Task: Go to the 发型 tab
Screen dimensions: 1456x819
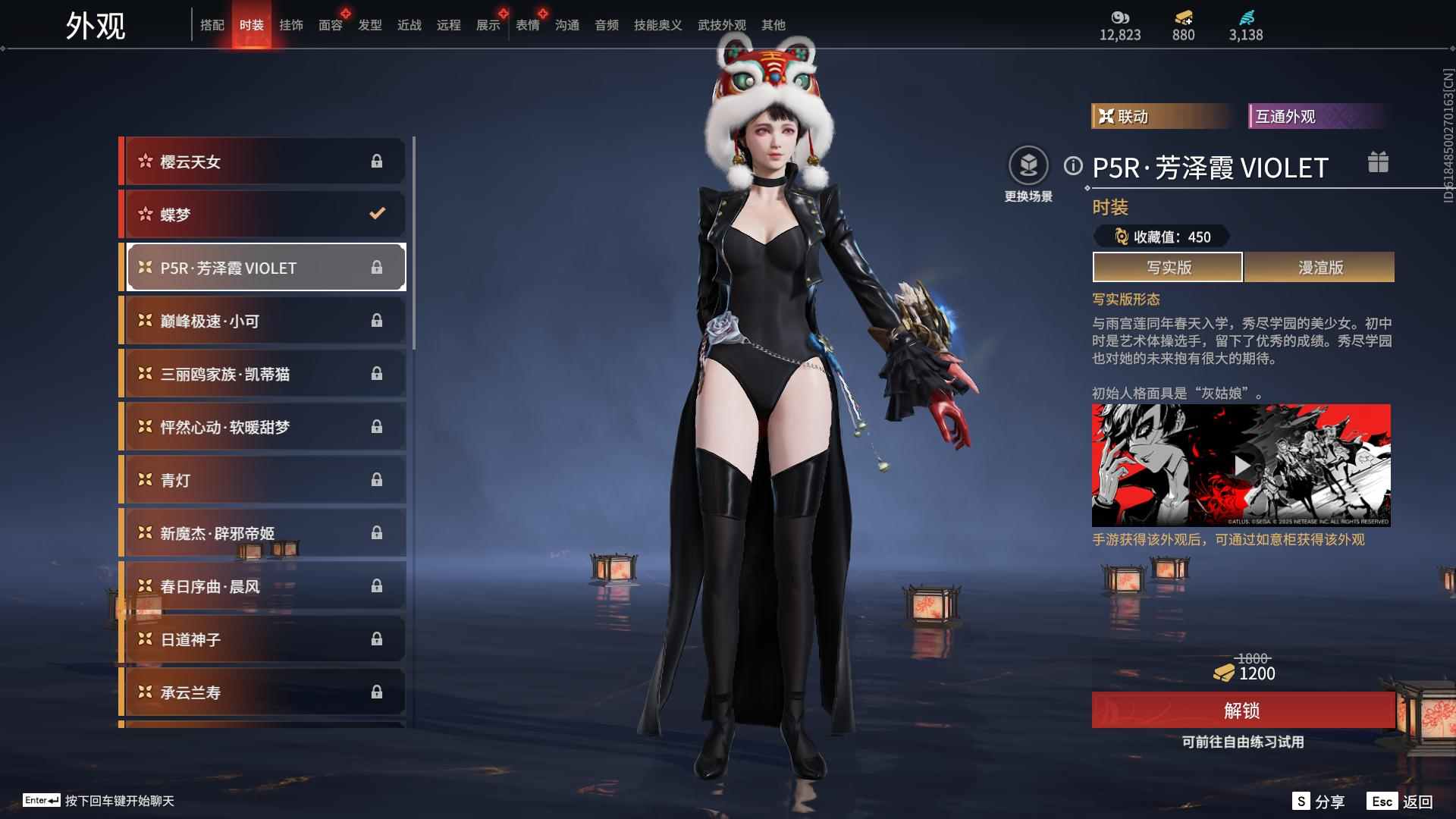Action: click(369, 25)
